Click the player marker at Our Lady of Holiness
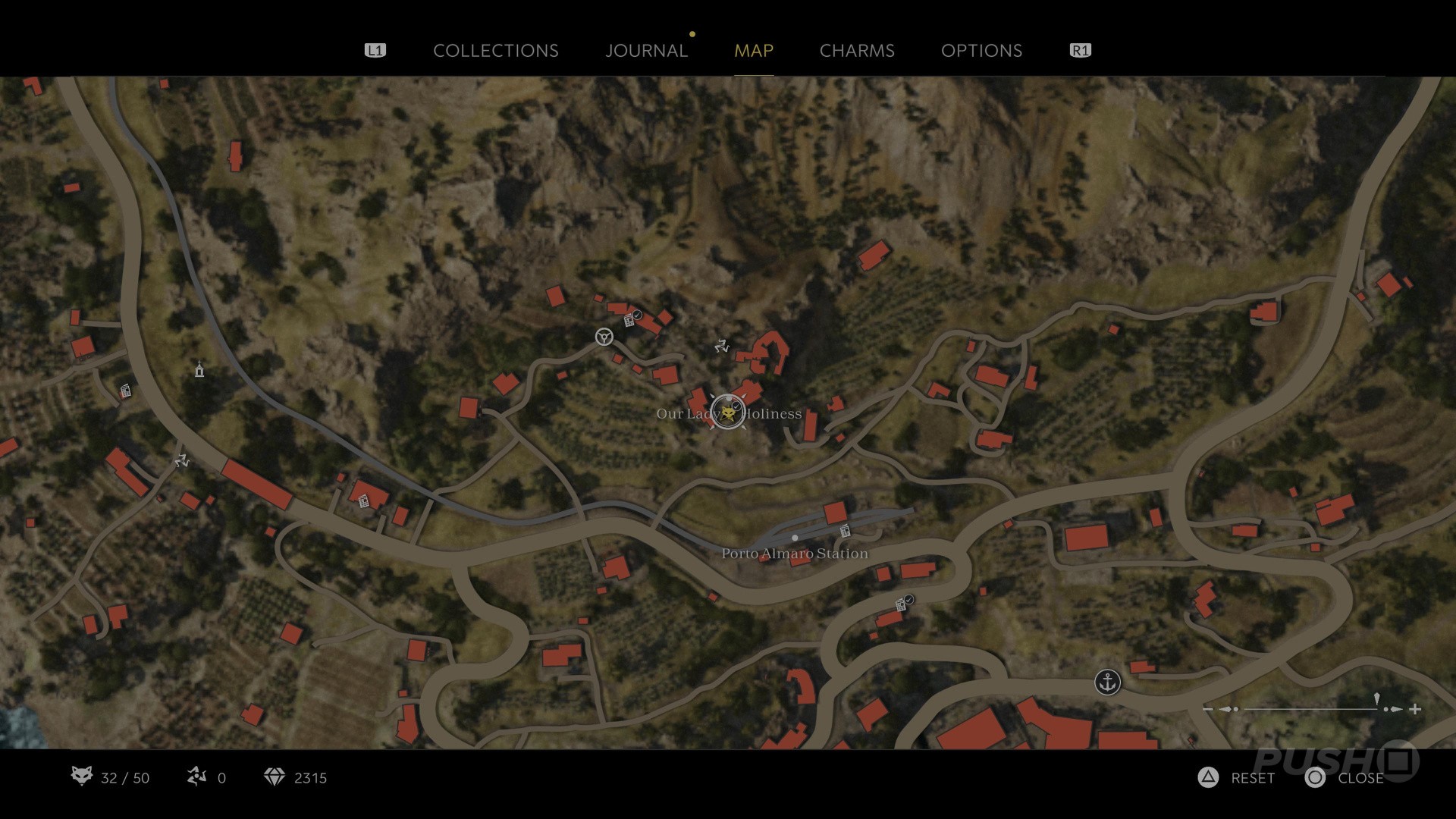 tap(728, 412)
